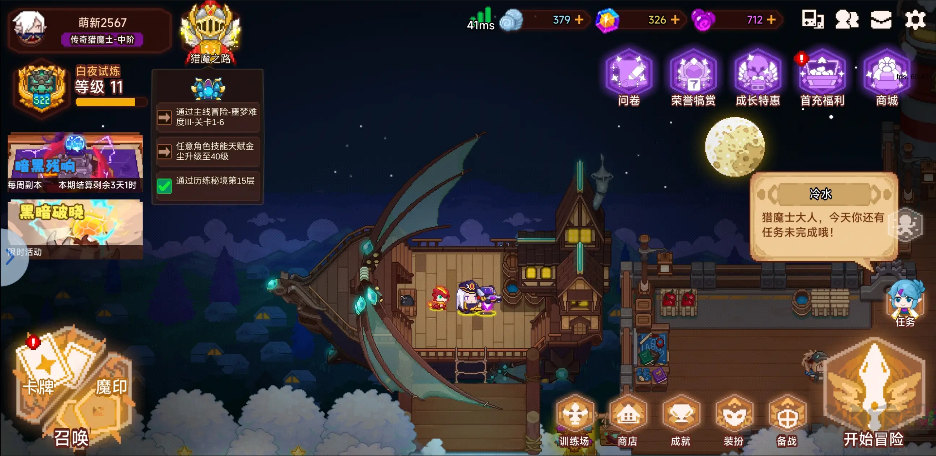
Task: Open the 猎魔之路 knight helmet icon
Action: pyautogui.click(x=210, y=30)
